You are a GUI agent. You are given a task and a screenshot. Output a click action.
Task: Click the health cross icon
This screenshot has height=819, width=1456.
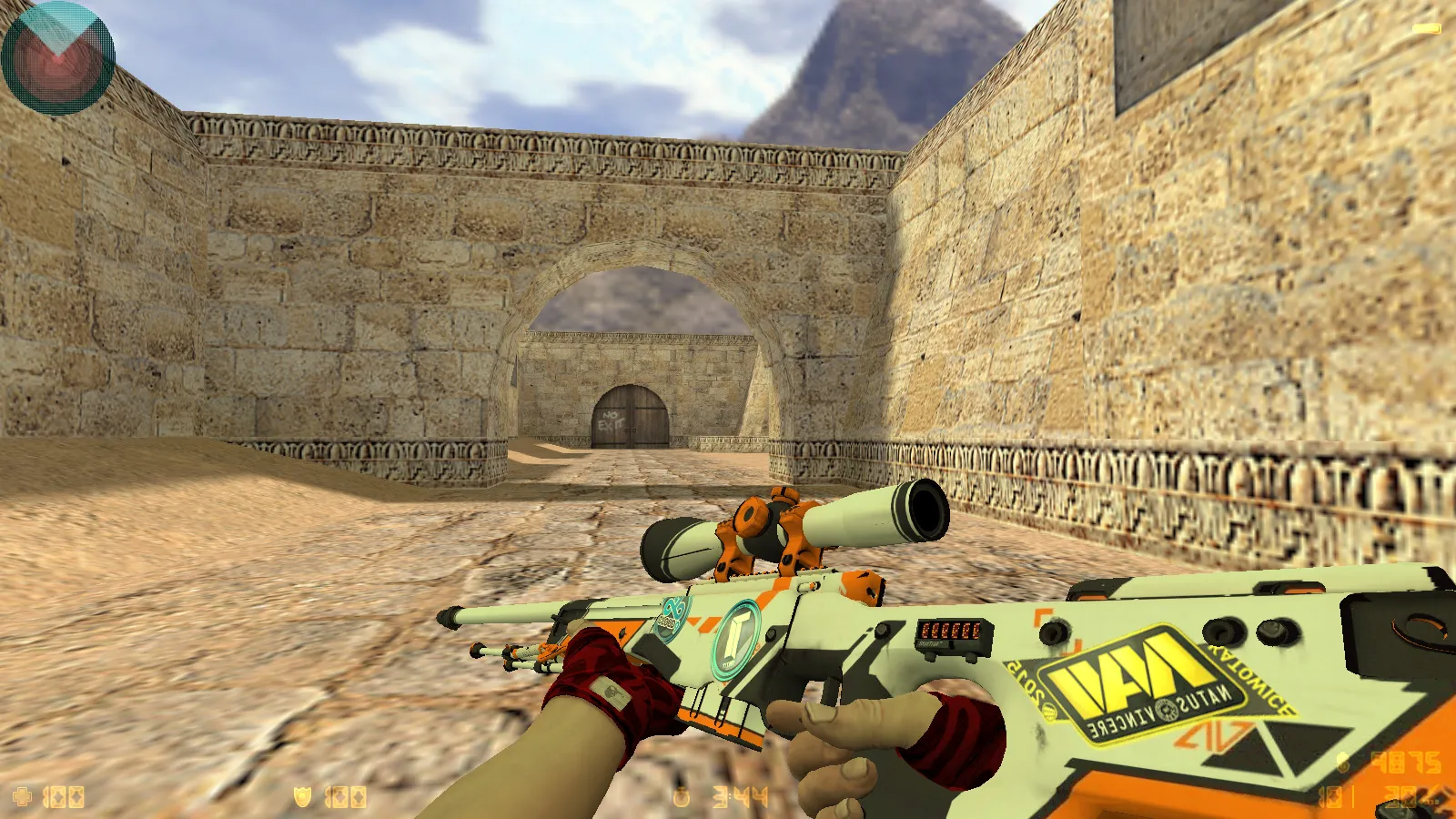[x=20, y=796]
